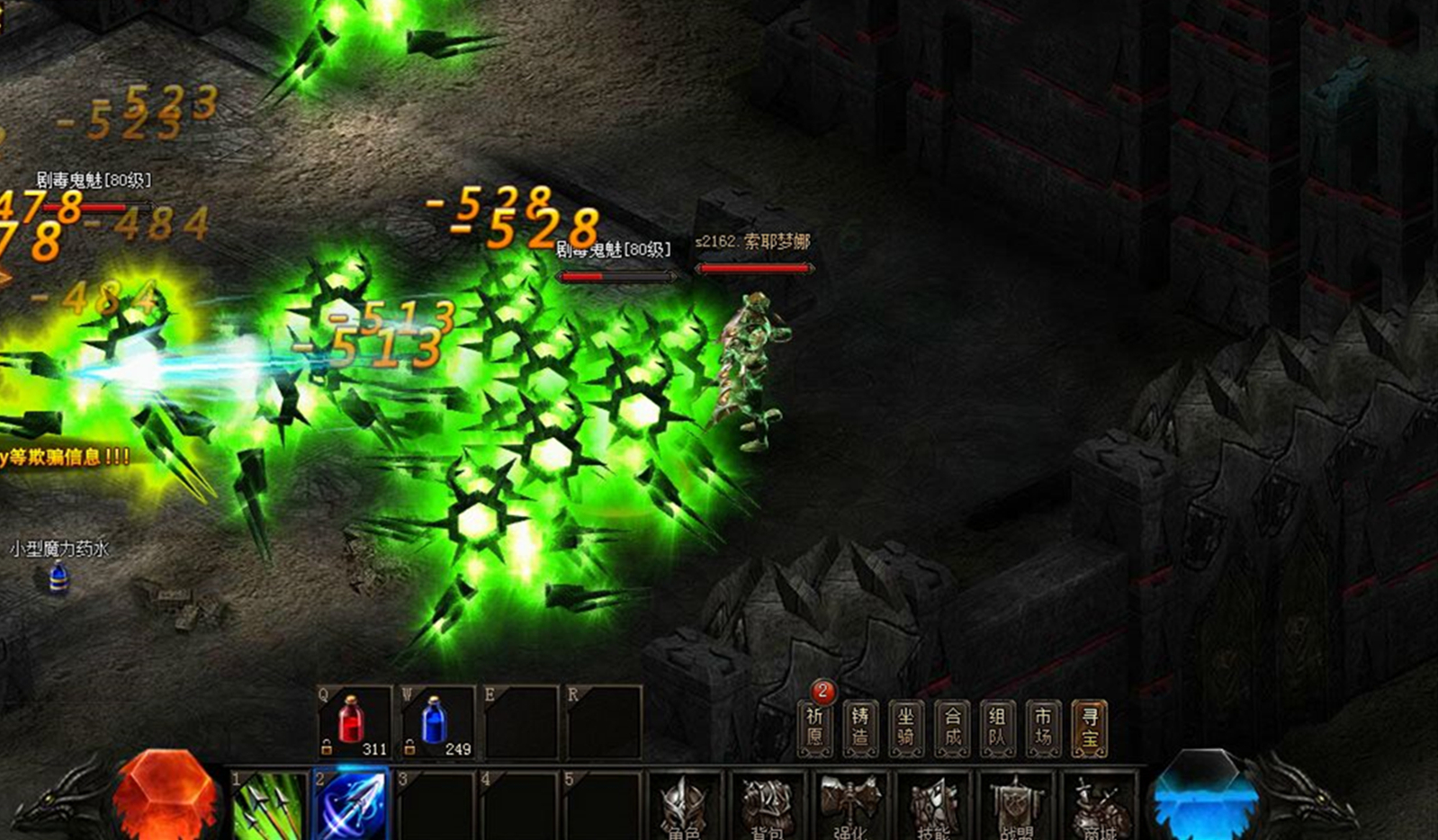
Task: Open the 战盟 guild menu
Action: point(1016,807)
